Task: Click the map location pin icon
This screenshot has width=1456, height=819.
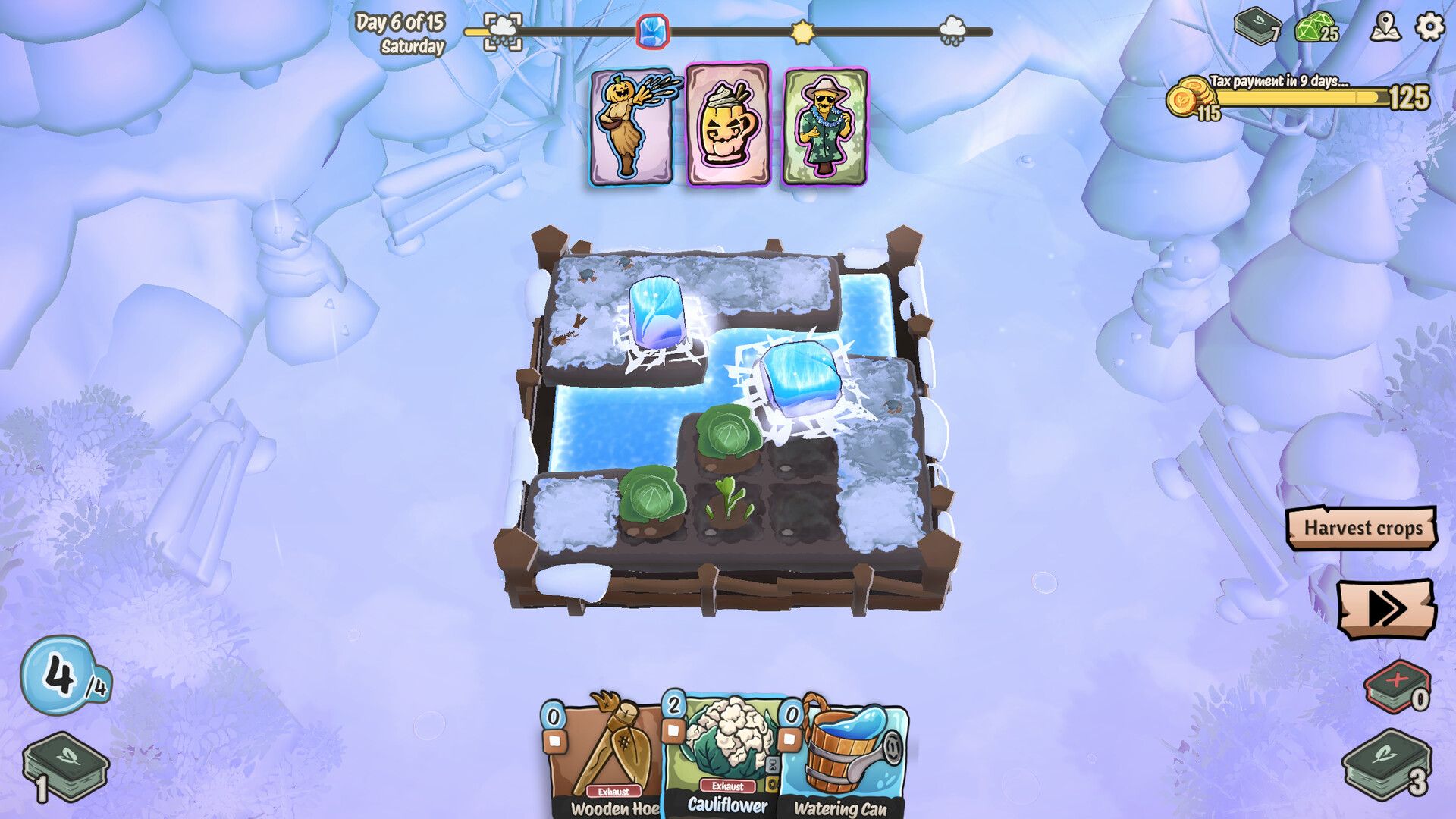Action: [1385, 30]
